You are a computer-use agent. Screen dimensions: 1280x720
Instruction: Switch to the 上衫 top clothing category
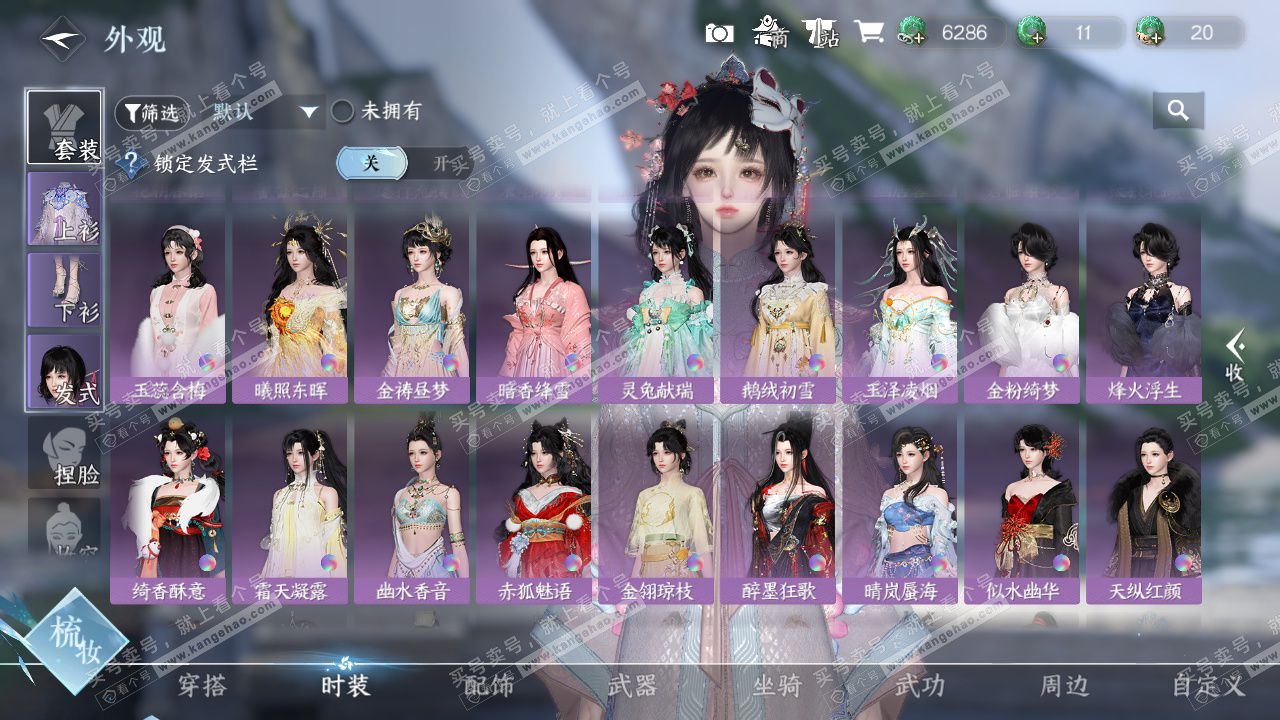pyautogui.click(x=64, y=208)
